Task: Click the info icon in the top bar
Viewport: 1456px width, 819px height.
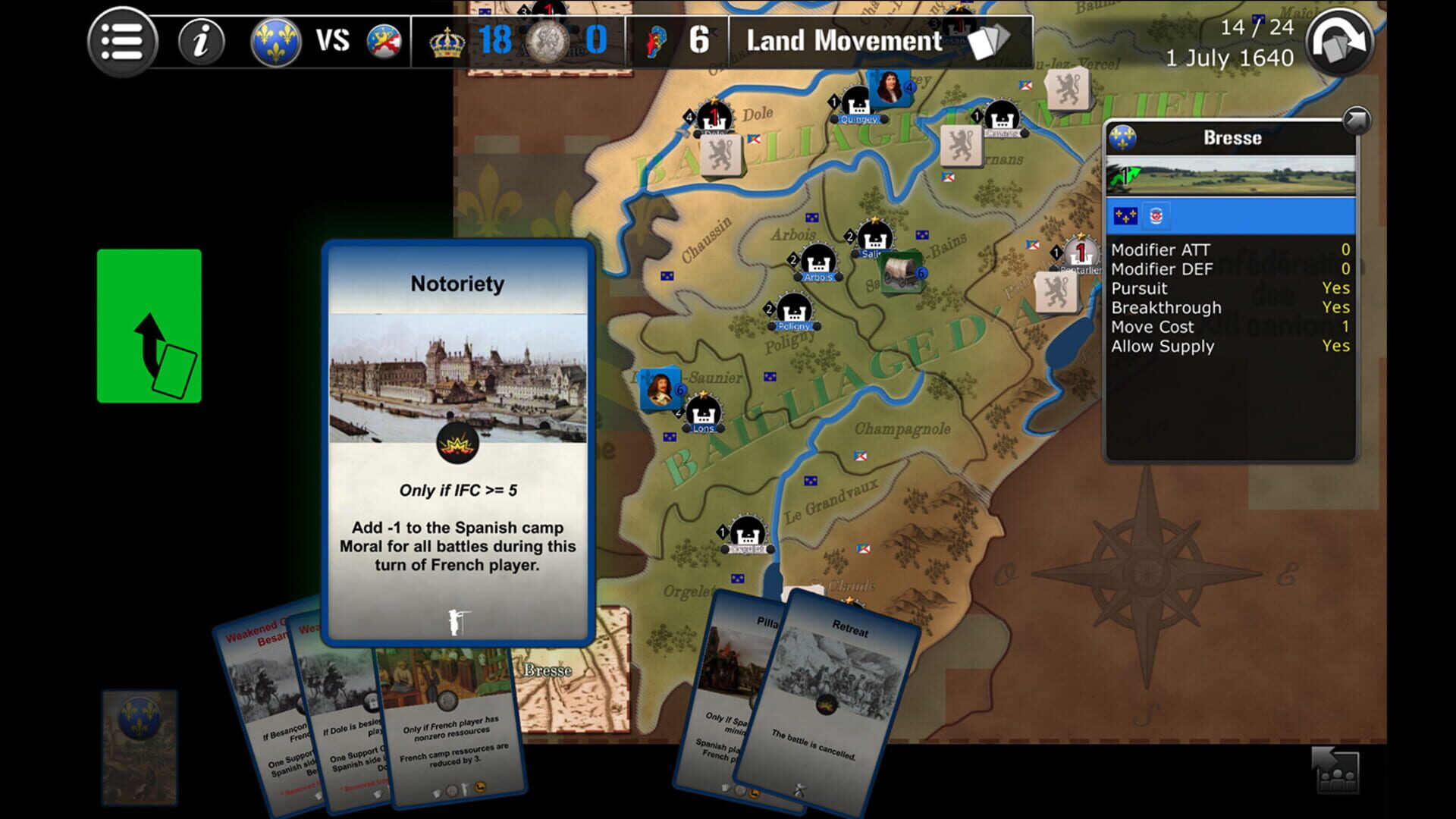Action: [199, 42]
